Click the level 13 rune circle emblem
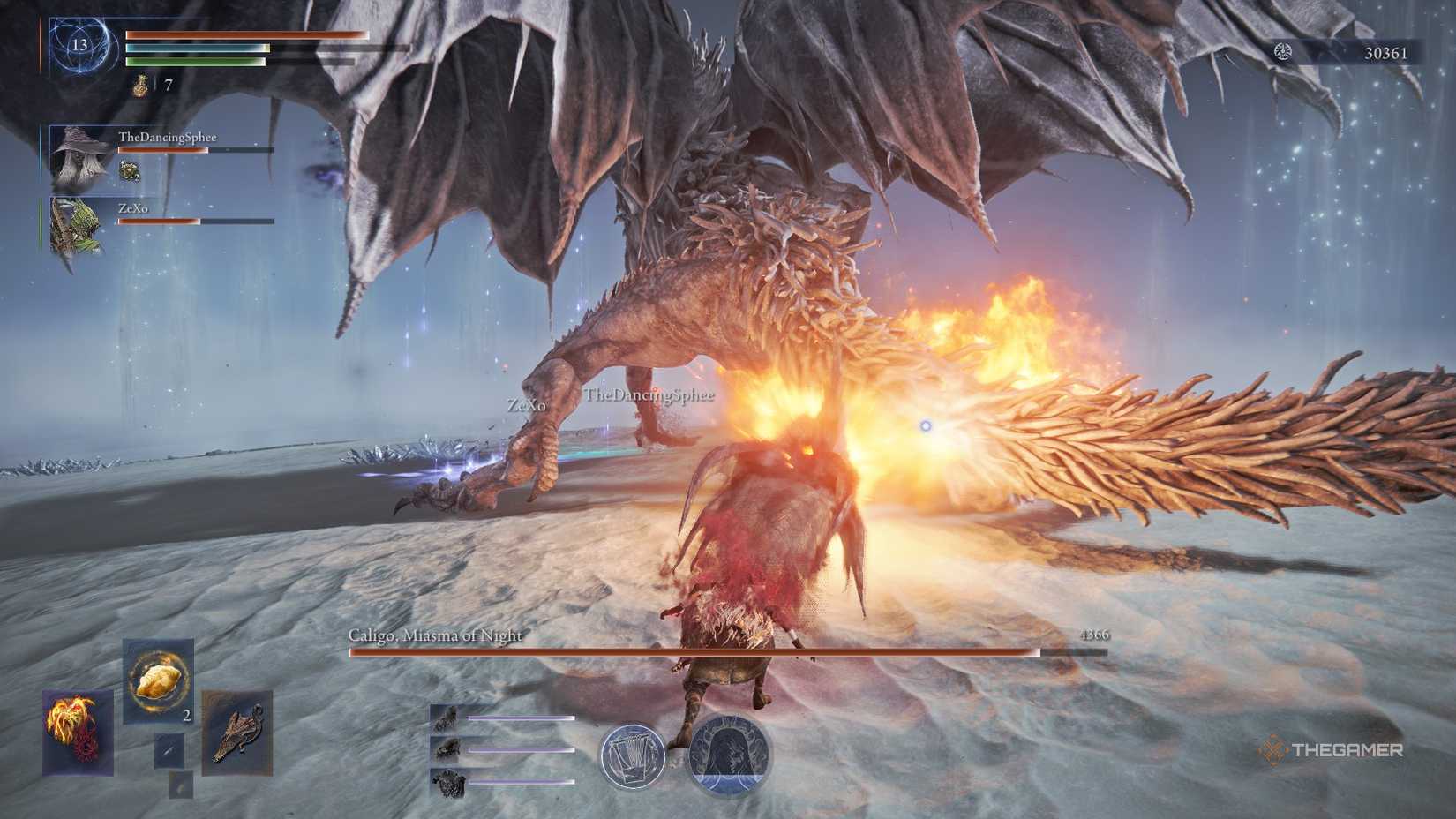The image size is (1456, 819). [x=83, y=44]
